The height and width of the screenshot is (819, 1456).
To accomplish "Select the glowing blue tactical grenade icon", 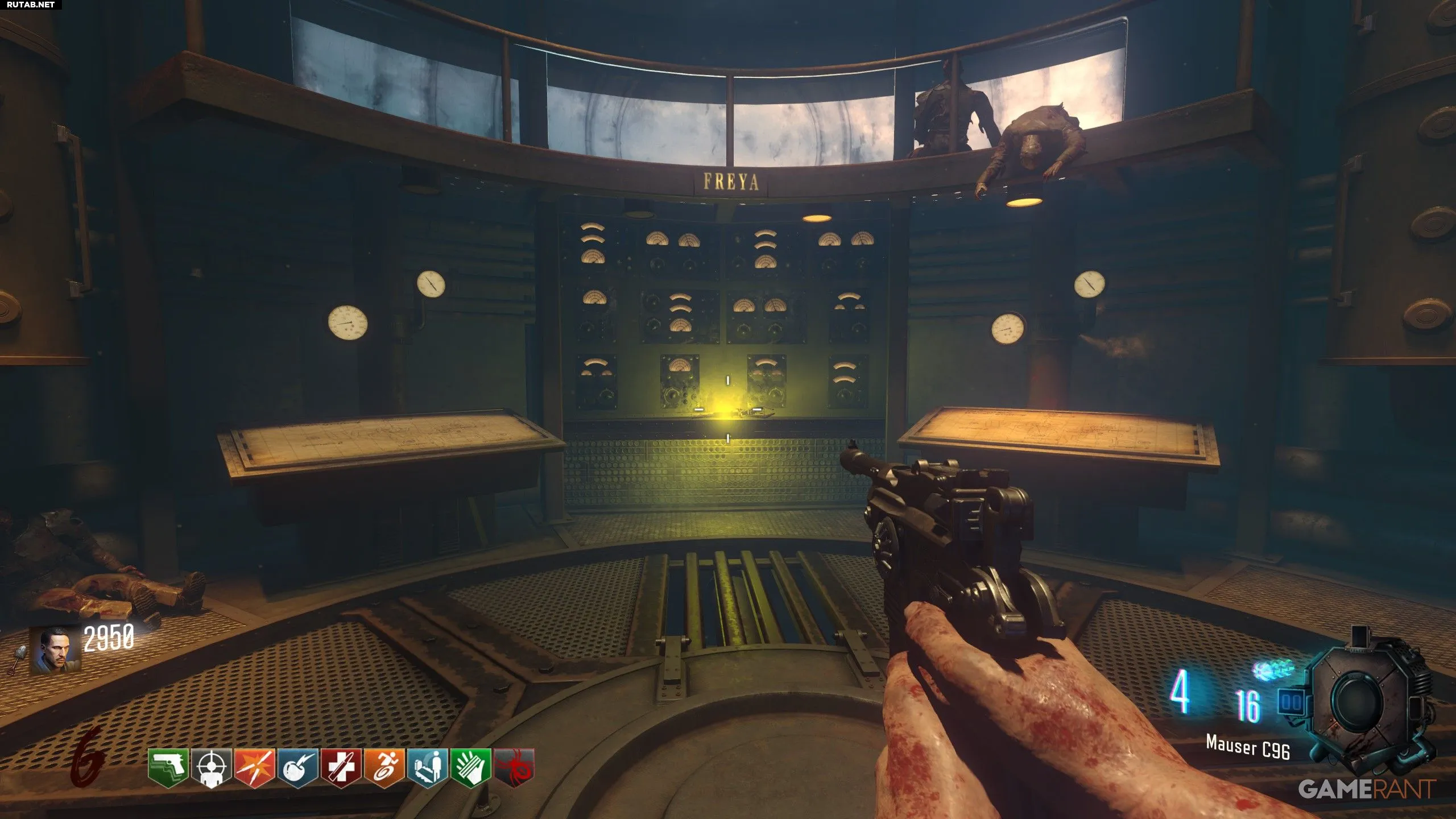I will 1274,670.
